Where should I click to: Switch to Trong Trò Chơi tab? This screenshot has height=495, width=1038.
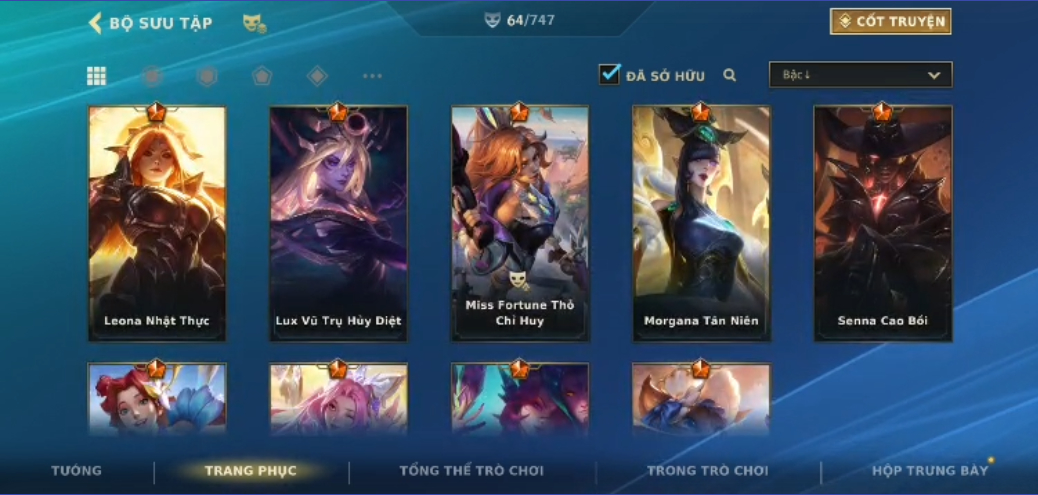click(x=707, y=471)
